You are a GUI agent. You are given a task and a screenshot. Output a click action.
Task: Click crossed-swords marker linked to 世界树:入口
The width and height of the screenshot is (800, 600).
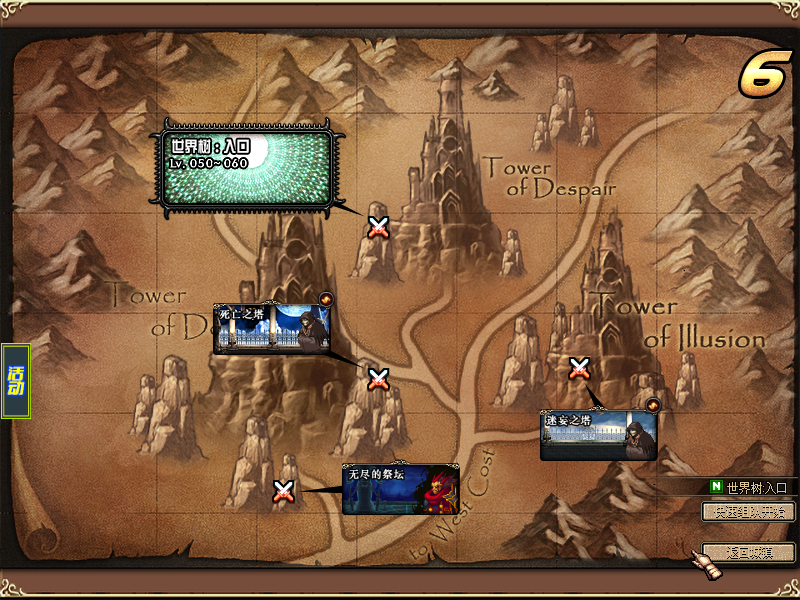pyautogui.click(x=378, y=227)
